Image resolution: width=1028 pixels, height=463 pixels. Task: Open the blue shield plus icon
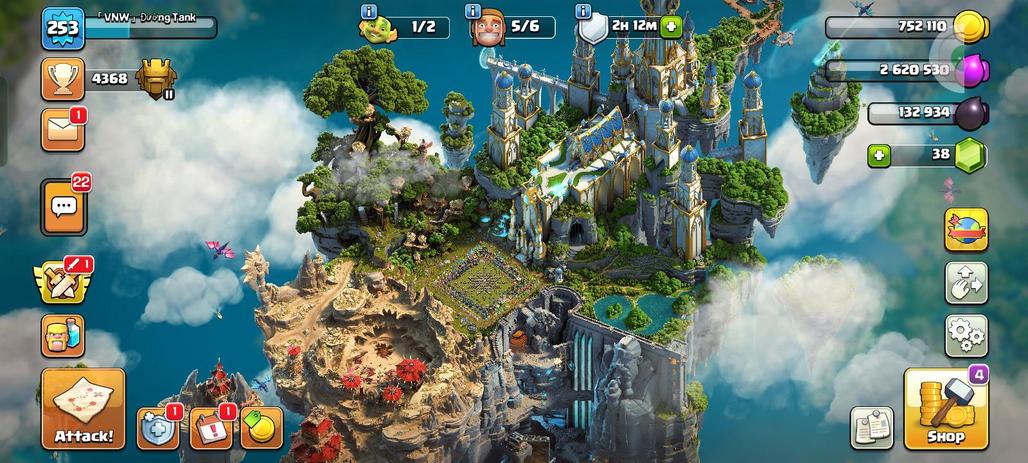pos(156,429)
